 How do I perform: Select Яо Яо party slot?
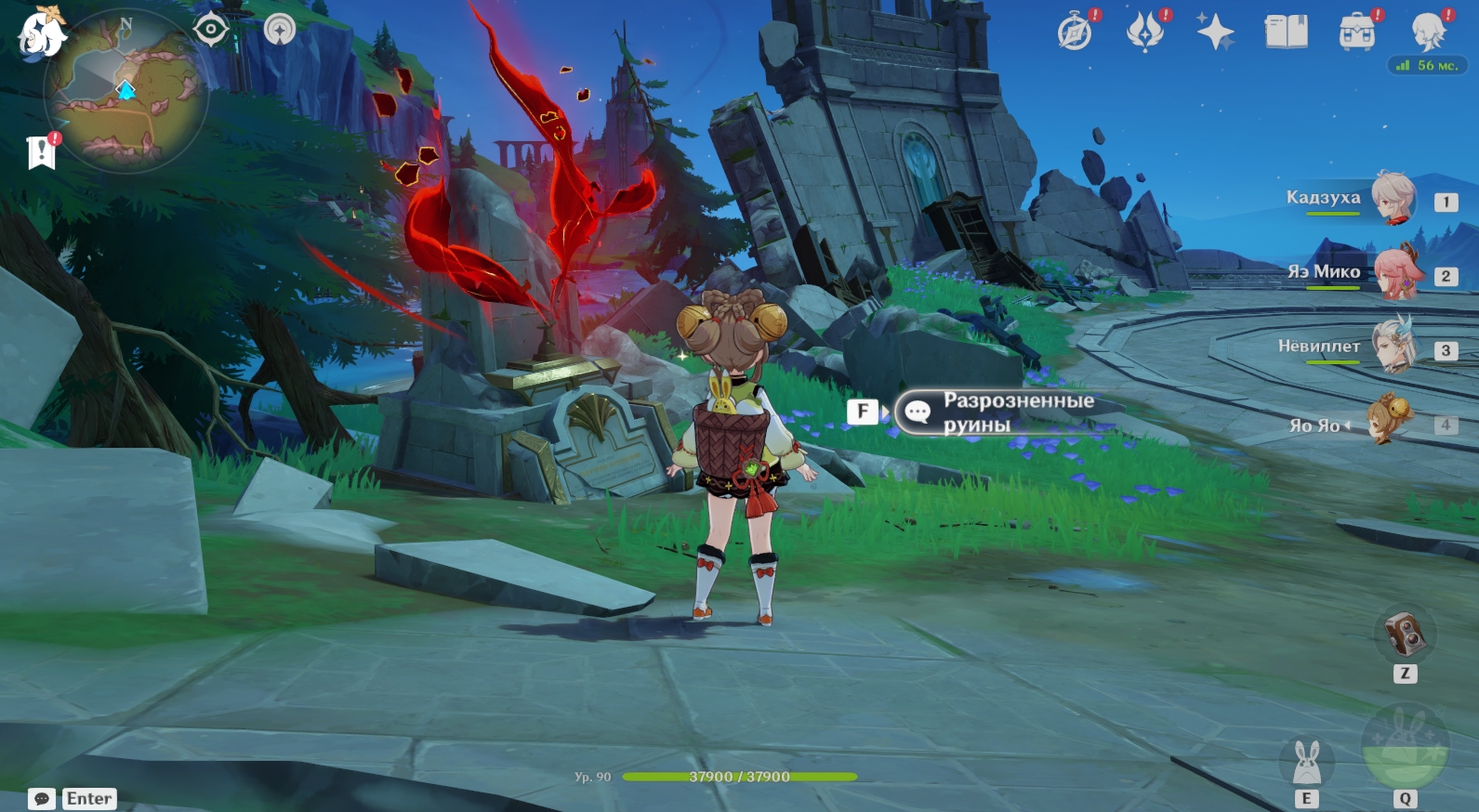click(1387, 421)
